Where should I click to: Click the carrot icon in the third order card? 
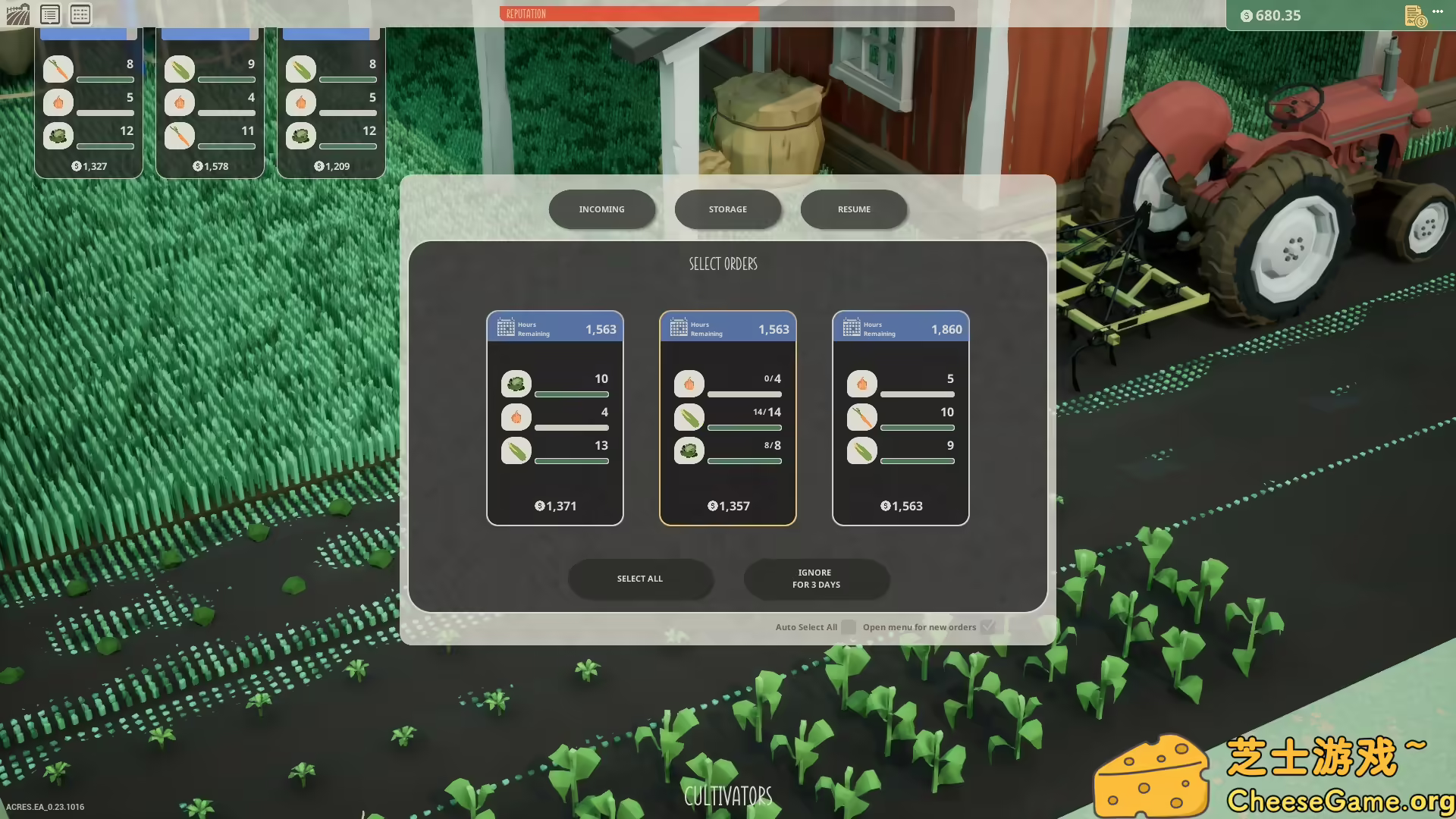[861, 417]
